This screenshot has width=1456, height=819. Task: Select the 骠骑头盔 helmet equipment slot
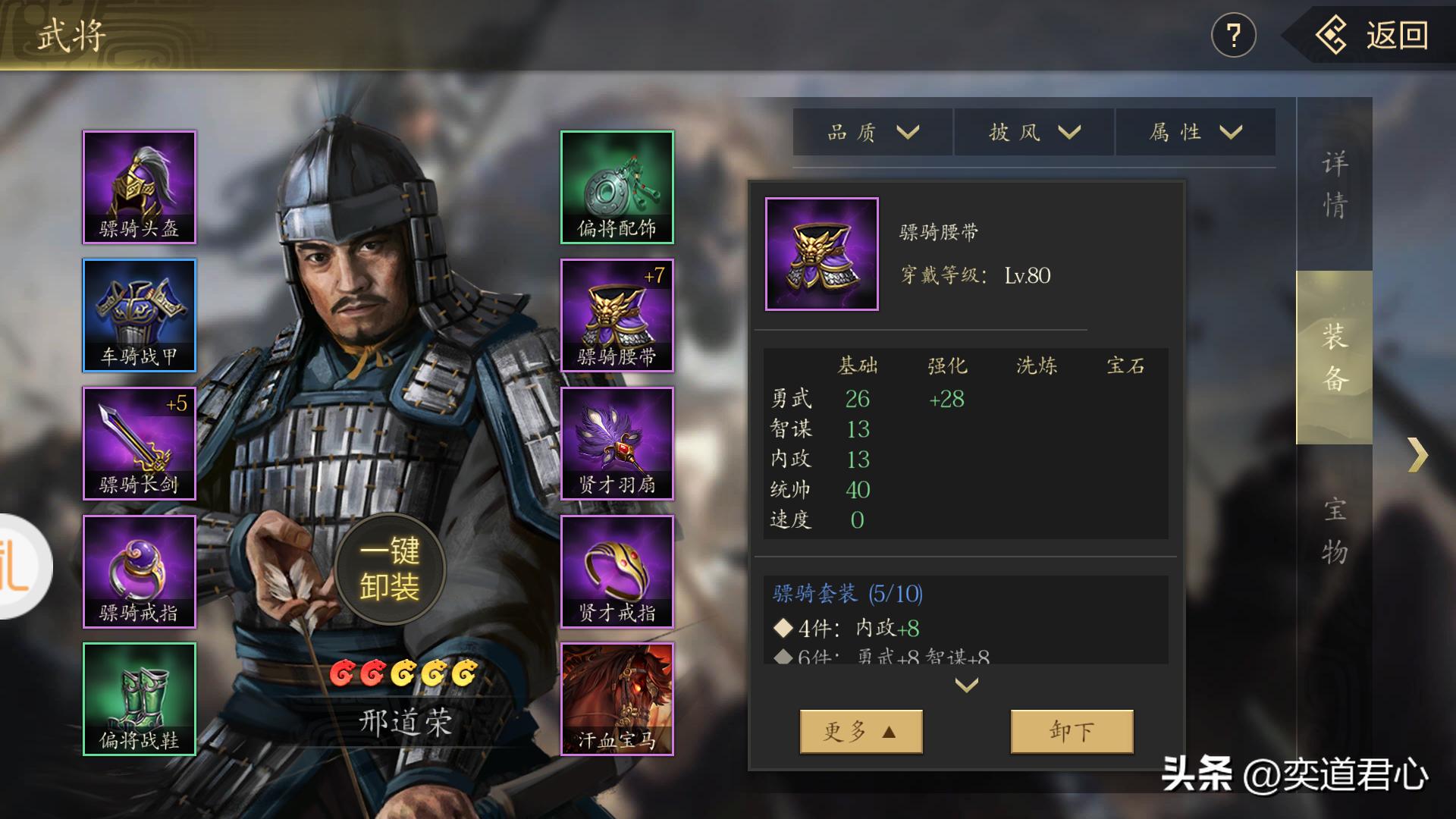click(x=139, y=187)
